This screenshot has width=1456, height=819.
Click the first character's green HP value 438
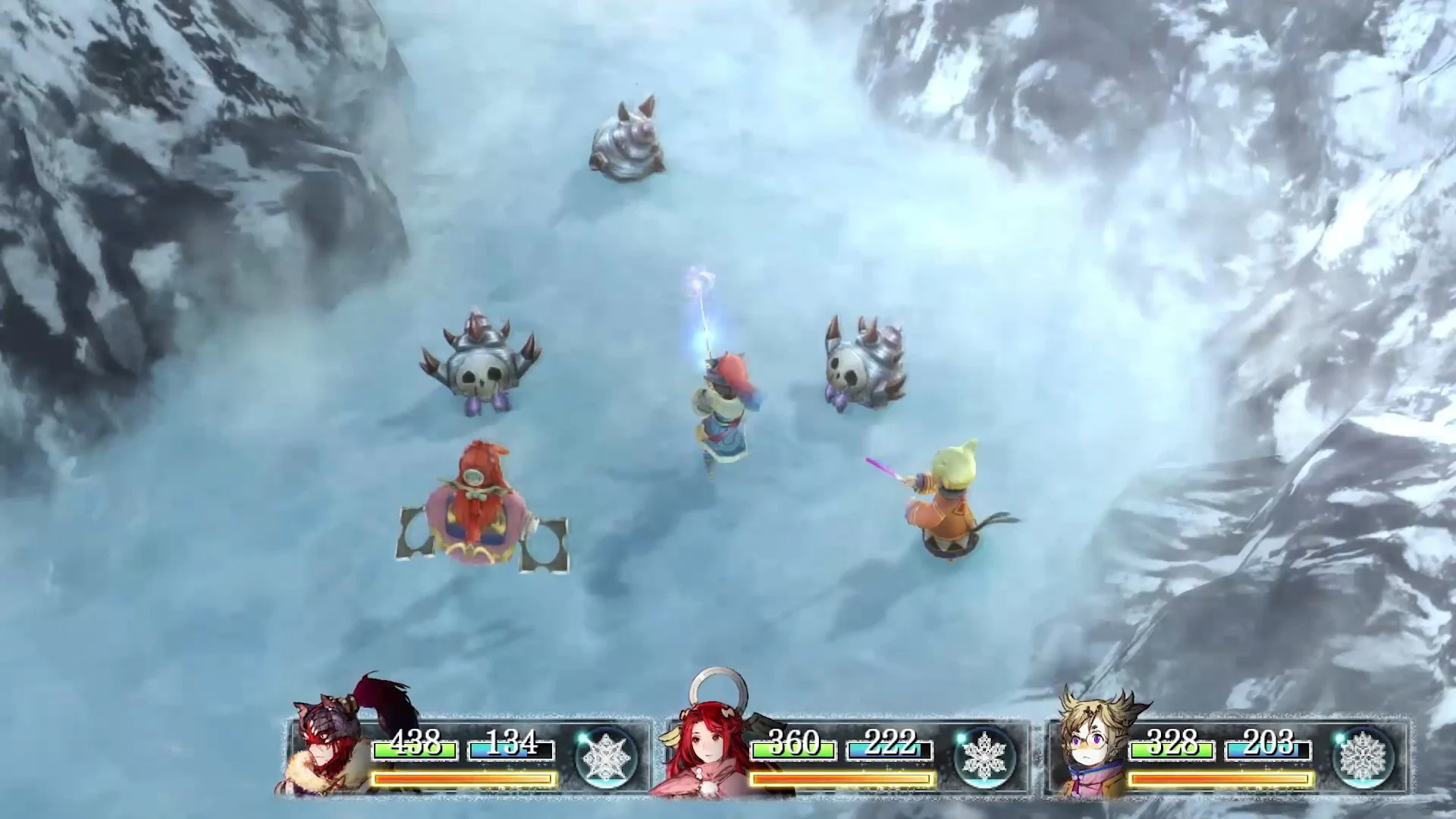(x=415, y=745)
